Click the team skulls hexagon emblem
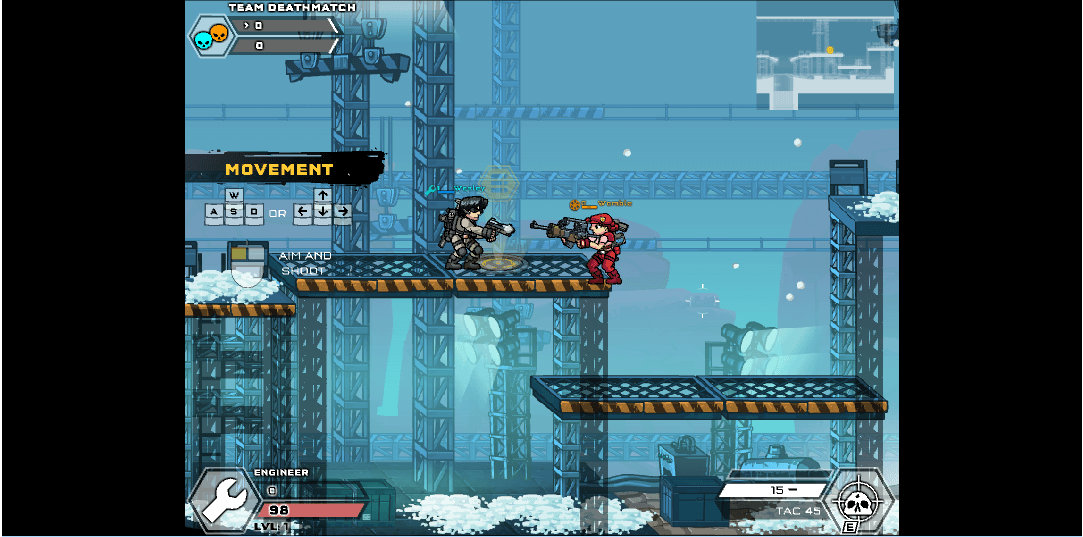 [211, 36]
